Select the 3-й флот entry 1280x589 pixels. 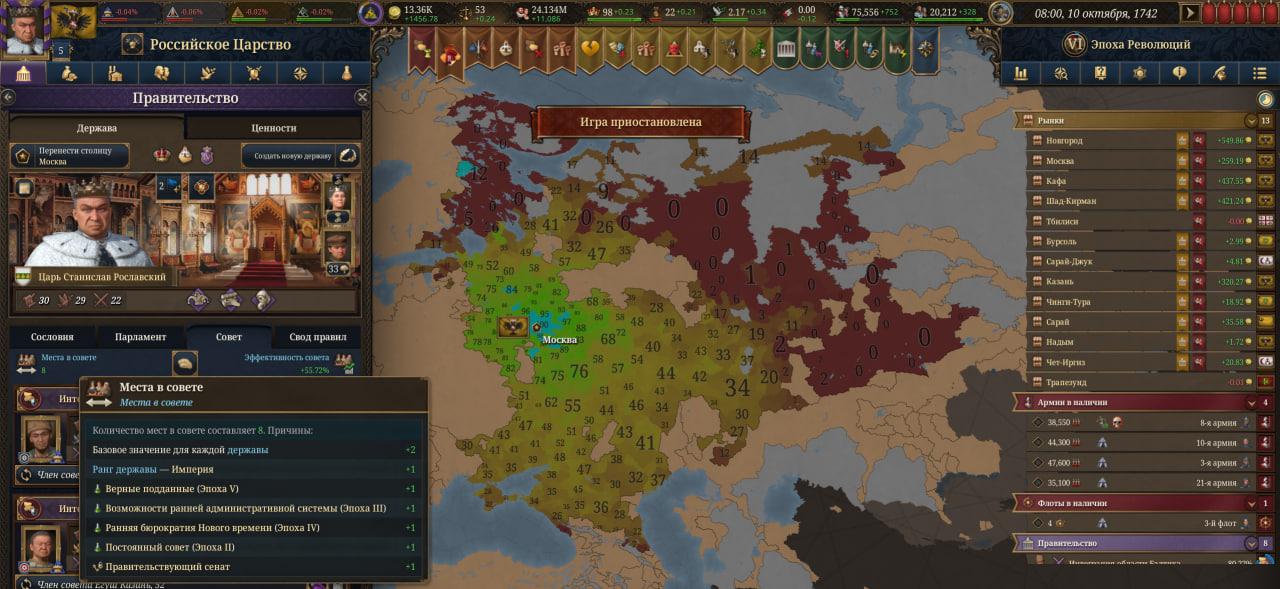click(1140, 523)
